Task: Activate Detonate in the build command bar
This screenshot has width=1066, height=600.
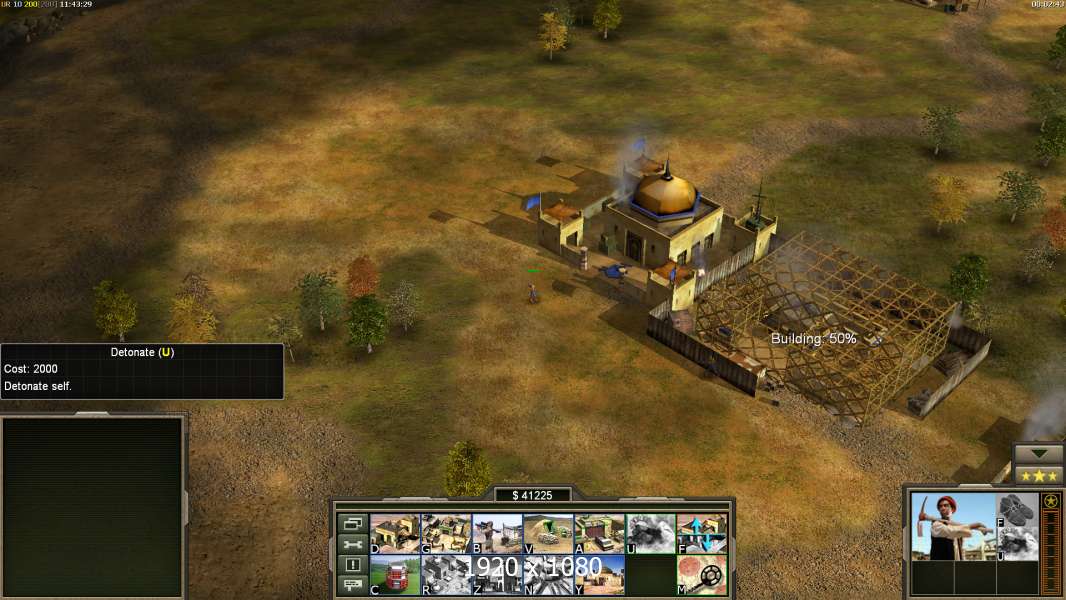Action: 650,533
